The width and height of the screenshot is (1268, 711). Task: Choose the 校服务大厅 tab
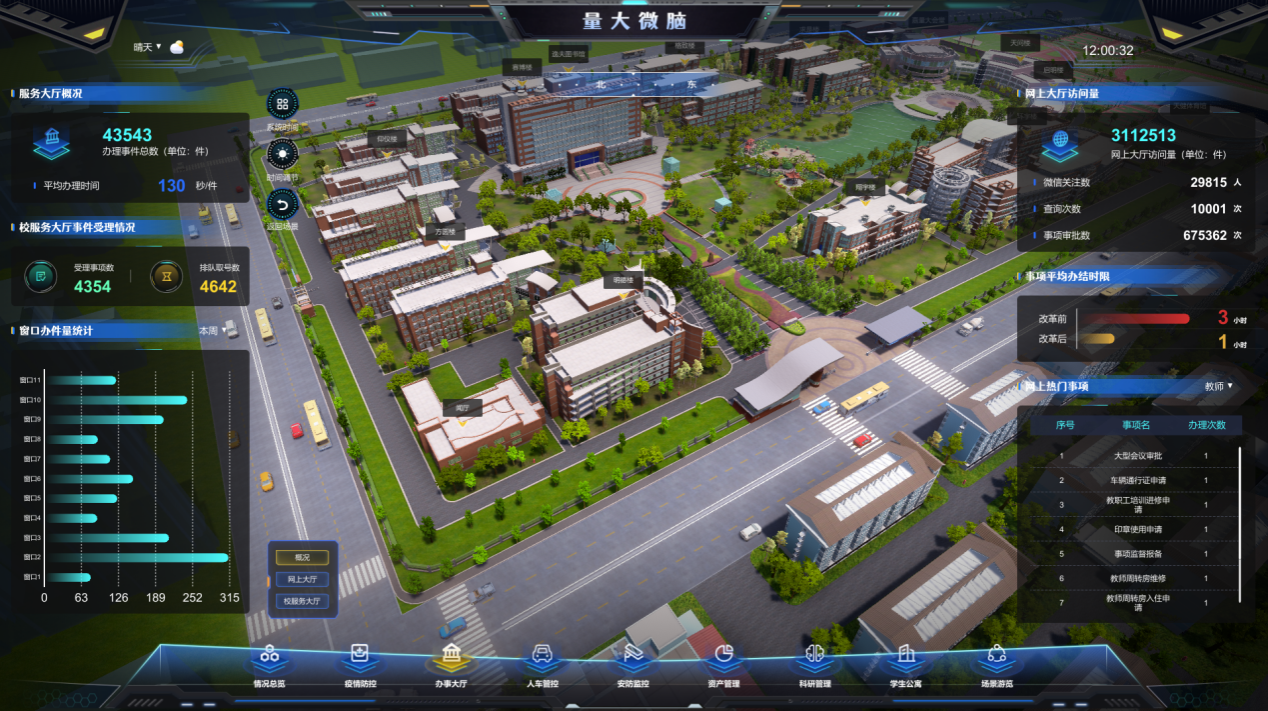click(302, 602)
